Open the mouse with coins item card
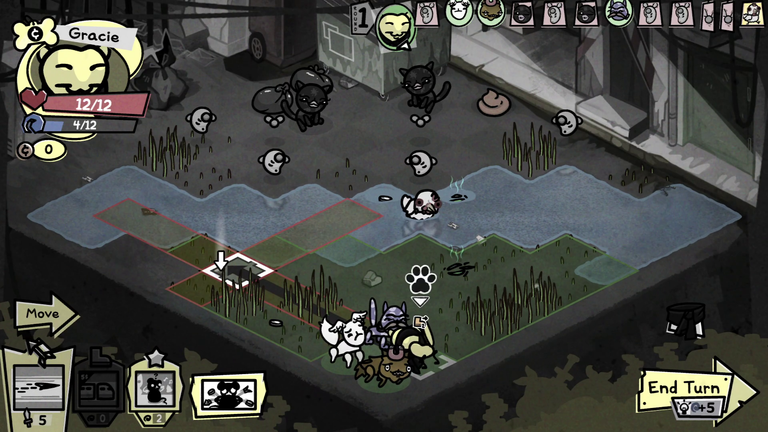The image size is (768, 432). coord(226,392)
